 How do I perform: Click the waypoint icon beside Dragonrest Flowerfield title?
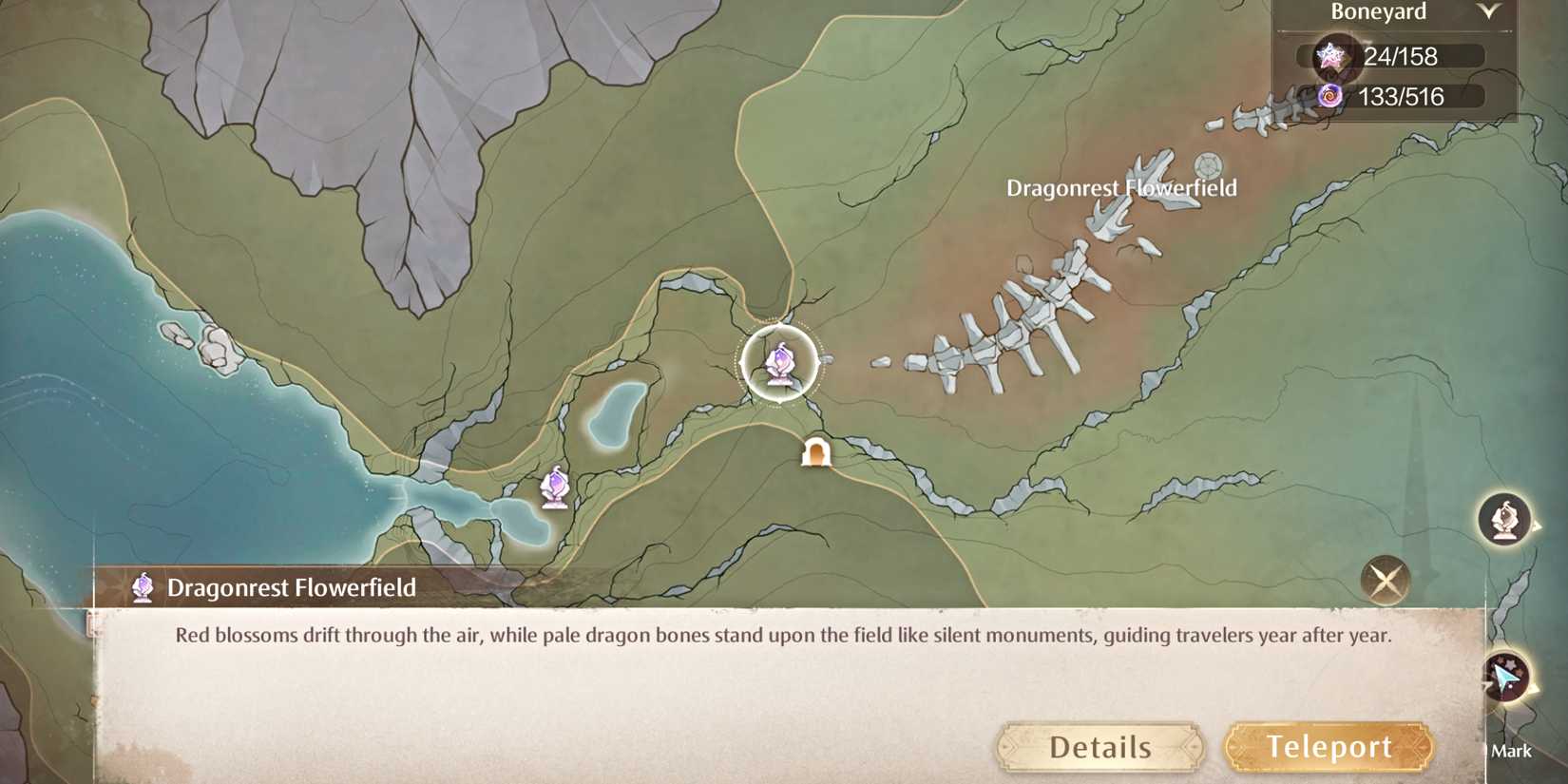click(x=142, y=587)
